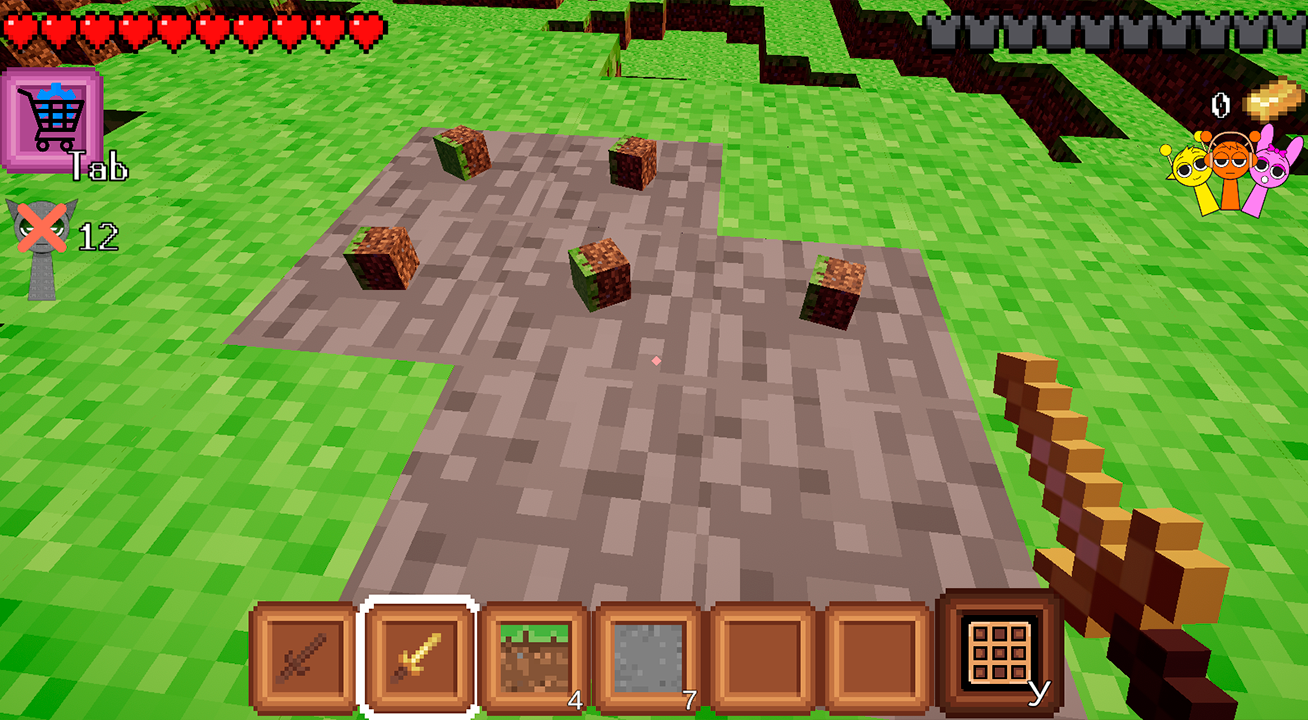This screenshot has height=720, width=1308.
Task: Click the first heart in the health bar
Action: point(20,30)
